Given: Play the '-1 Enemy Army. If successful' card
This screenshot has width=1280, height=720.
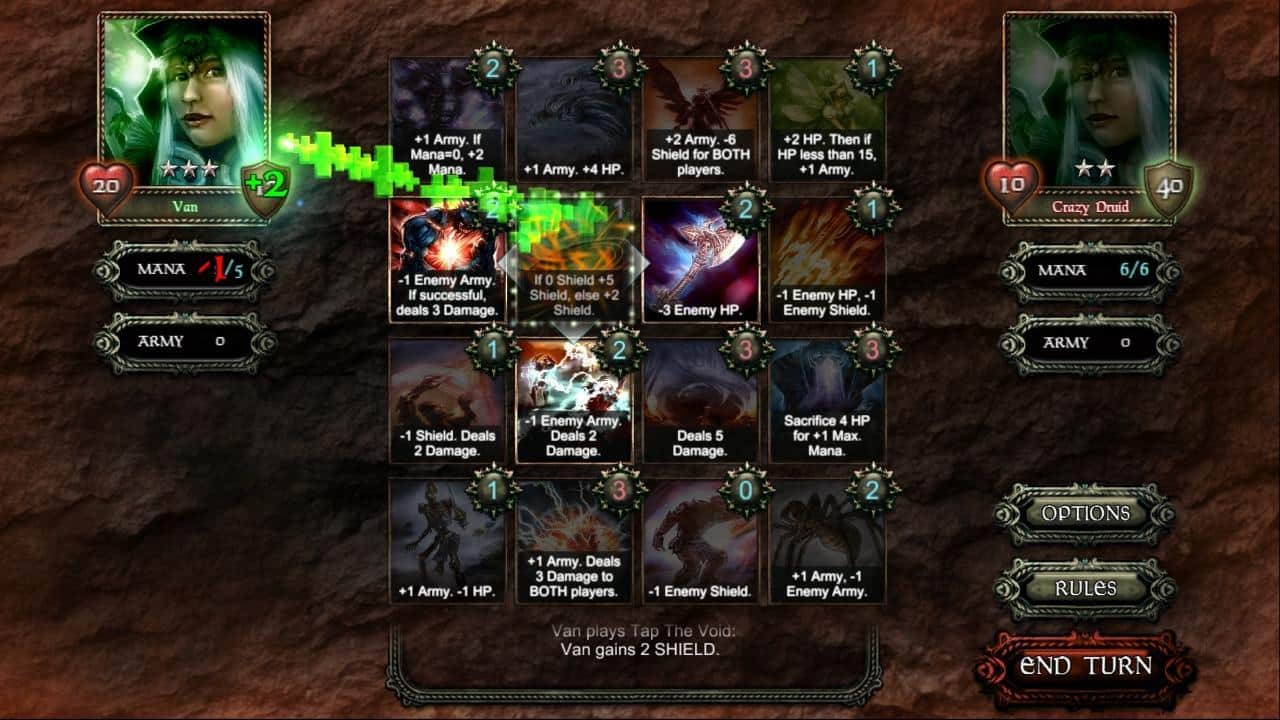Looking at the screenshot, I should 446,260.
